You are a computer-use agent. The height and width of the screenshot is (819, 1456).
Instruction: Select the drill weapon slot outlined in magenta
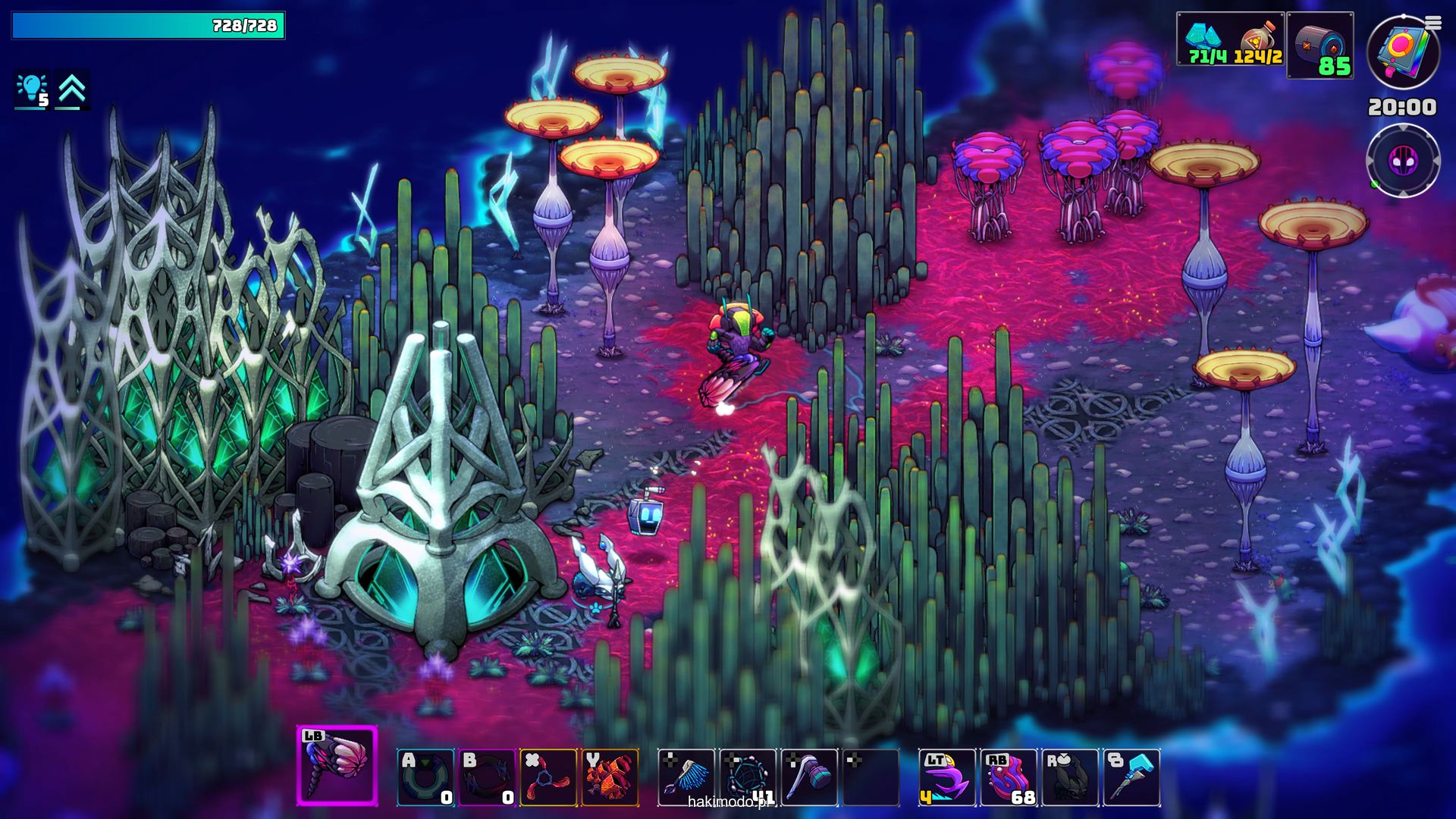click(337, 765)
